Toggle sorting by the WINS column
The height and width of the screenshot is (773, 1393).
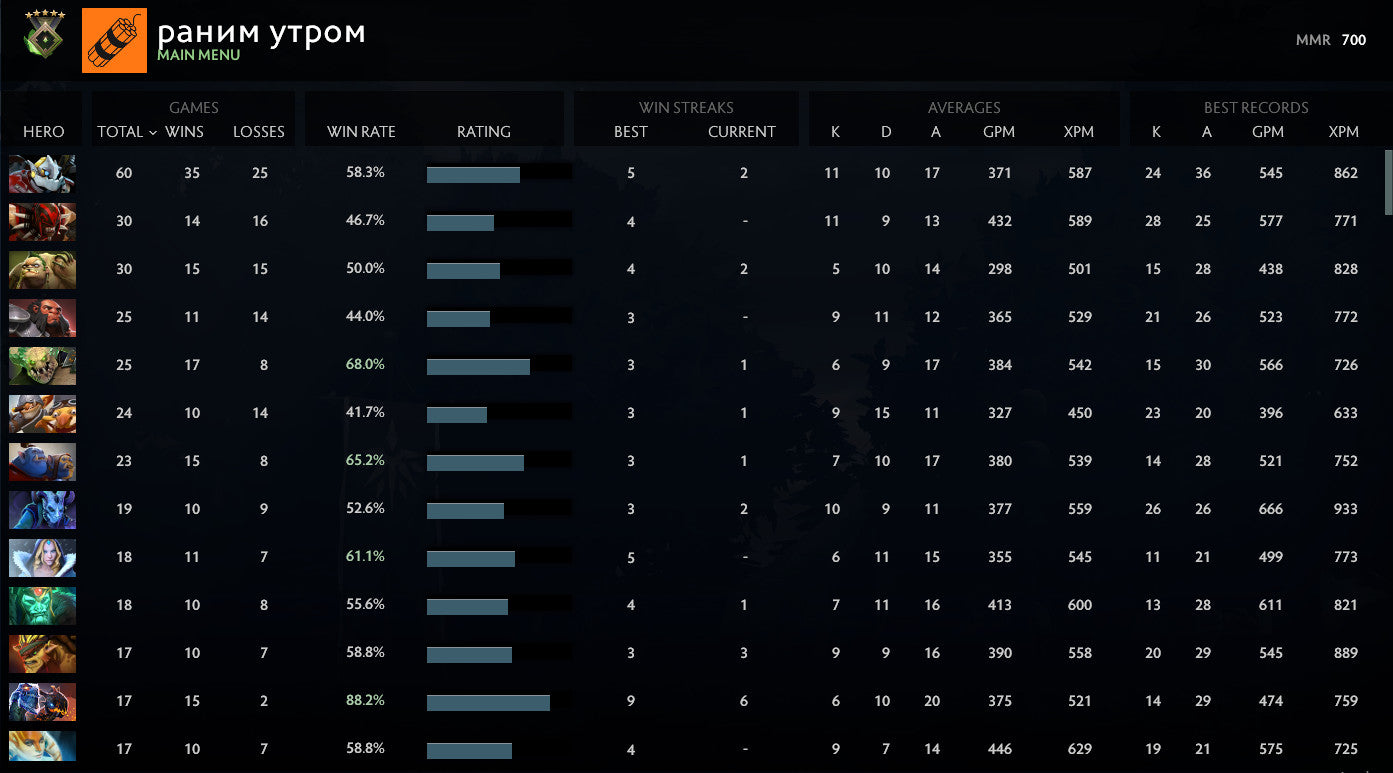191,131
